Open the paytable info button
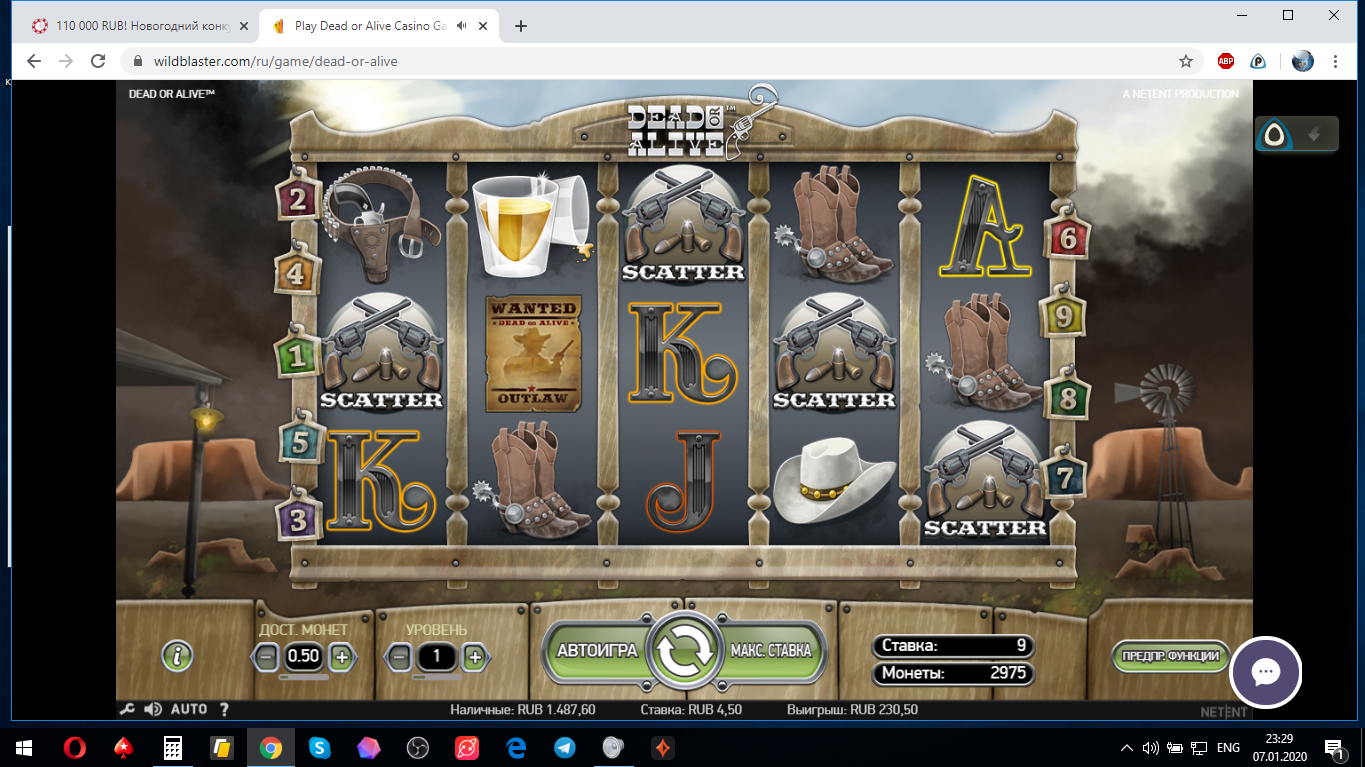Viewport: 1365px width, 767px height. [177, 656]
